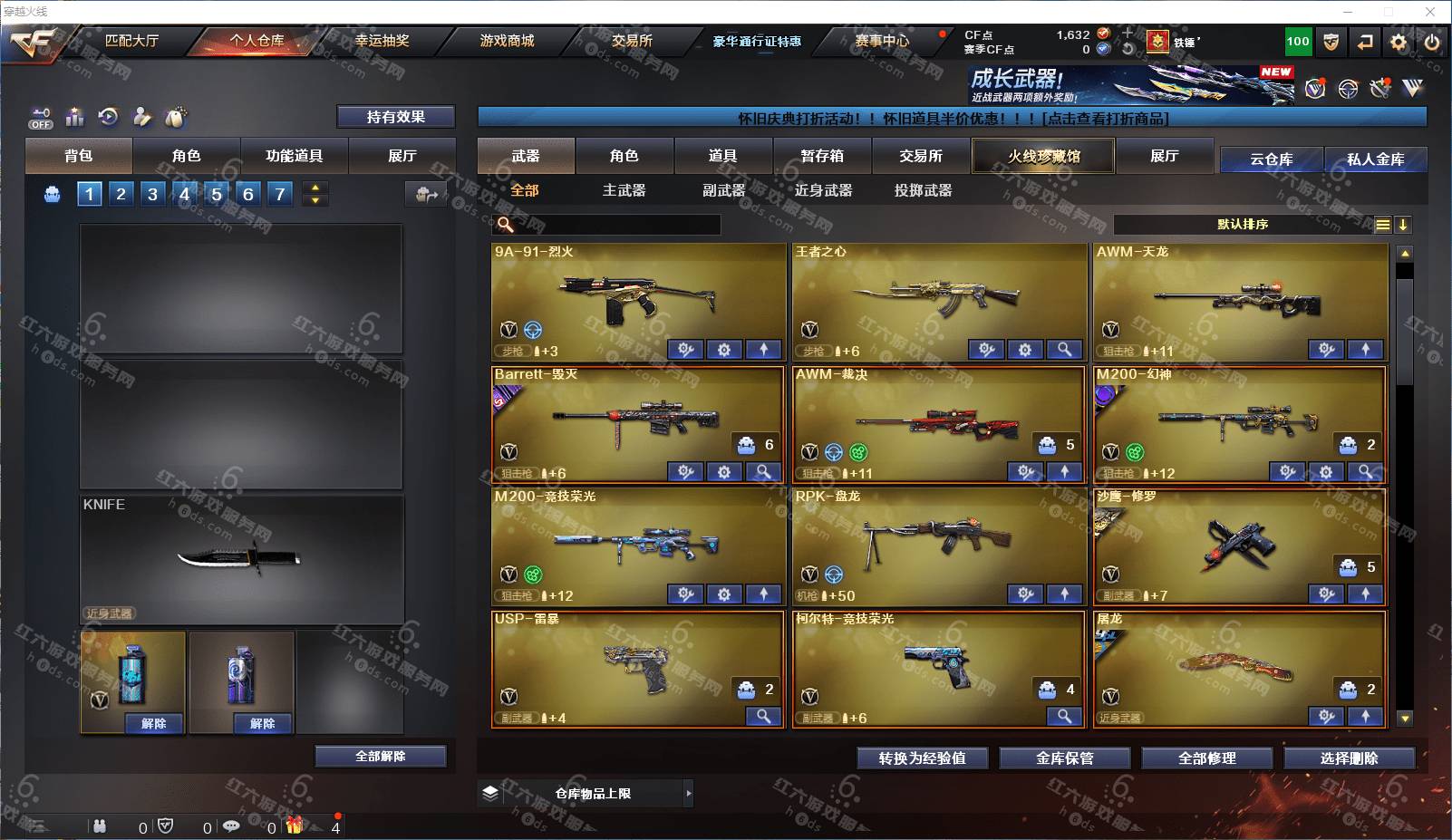Click 全部修理 to repair all
The image size is (1452, 840).
click(x=1206, y=758)
